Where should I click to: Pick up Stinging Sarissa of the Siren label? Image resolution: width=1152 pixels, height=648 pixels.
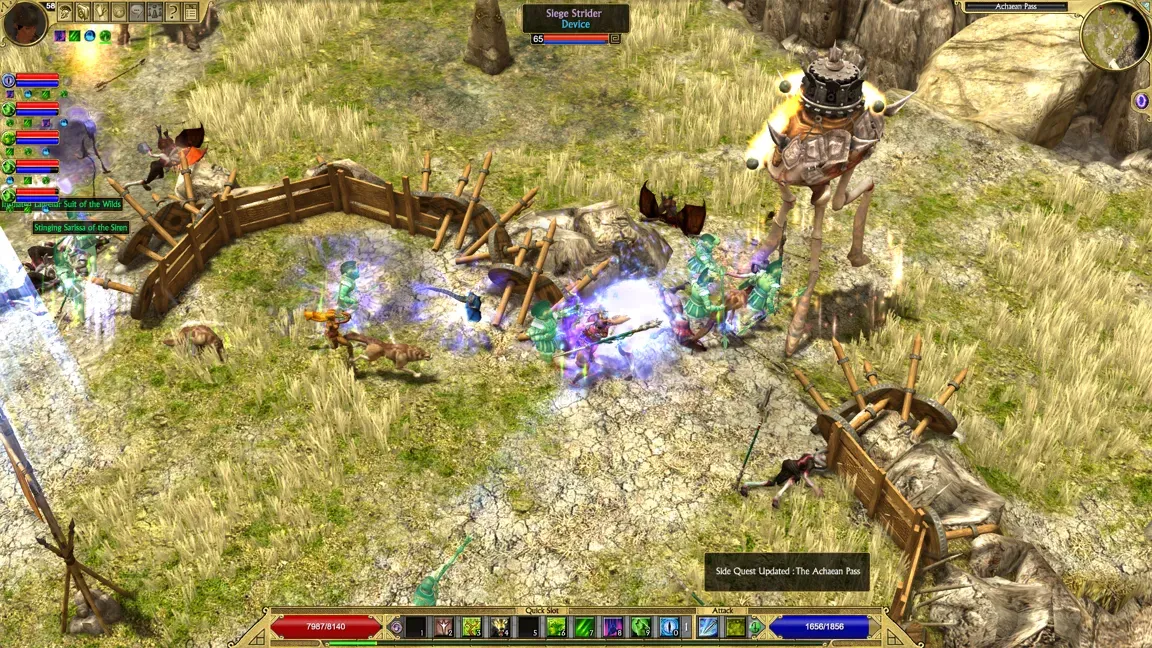click(x=81, y=228)
